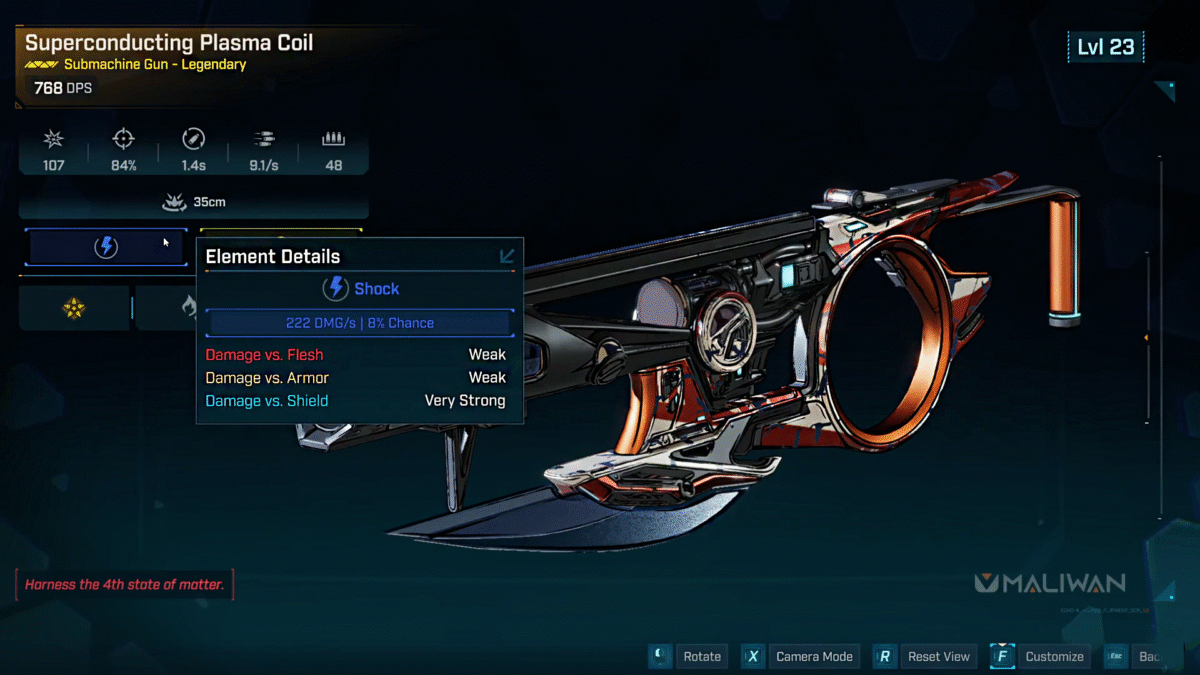
Task: Switch to Camera Mode
Action: (x=814, y=656)
